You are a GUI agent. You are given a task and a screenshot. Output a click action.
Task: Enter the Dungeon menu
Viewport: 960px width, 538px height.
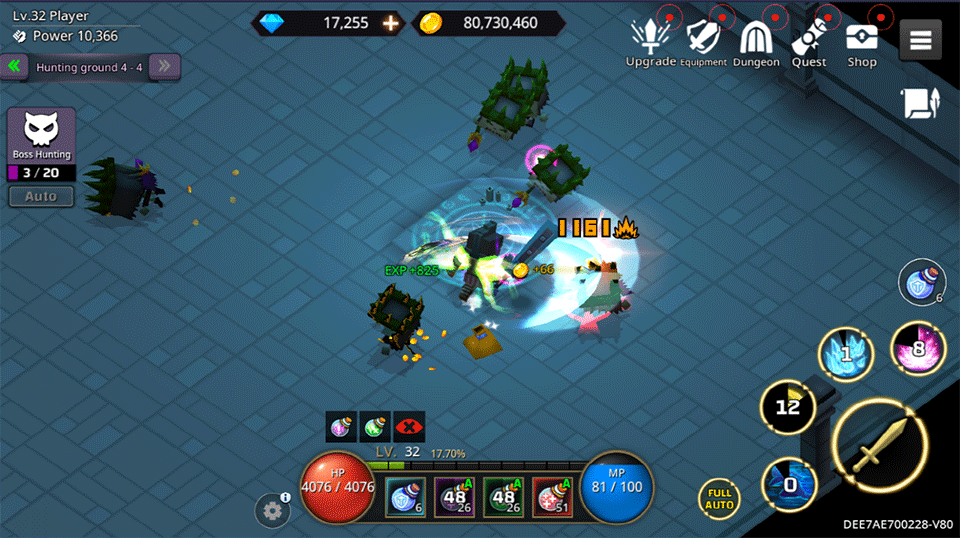pyautogui.click(x=756, y=42)
